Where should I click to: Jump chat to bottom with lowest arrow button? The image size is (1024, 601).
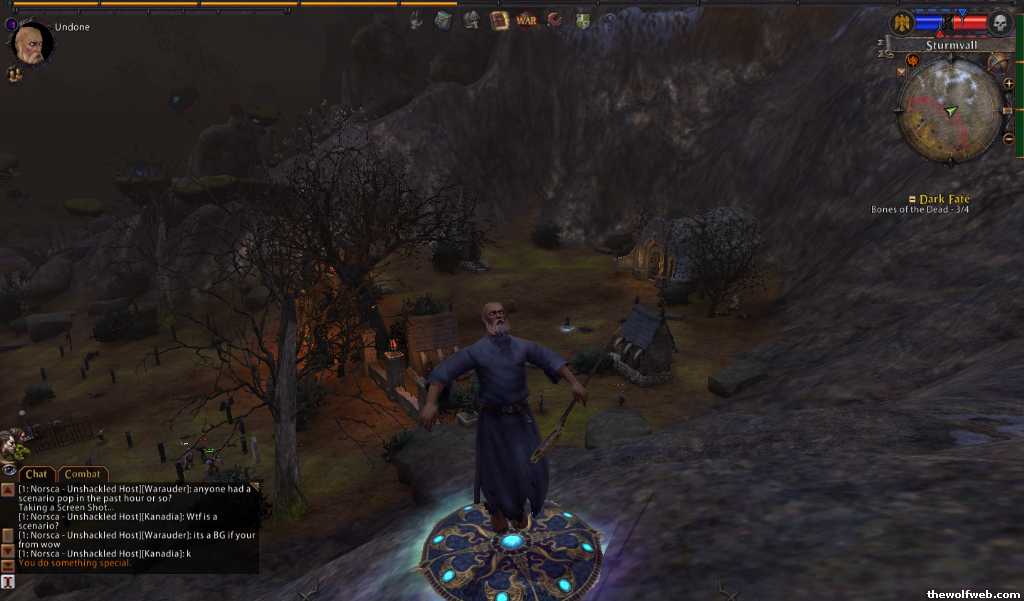point(8,566)
